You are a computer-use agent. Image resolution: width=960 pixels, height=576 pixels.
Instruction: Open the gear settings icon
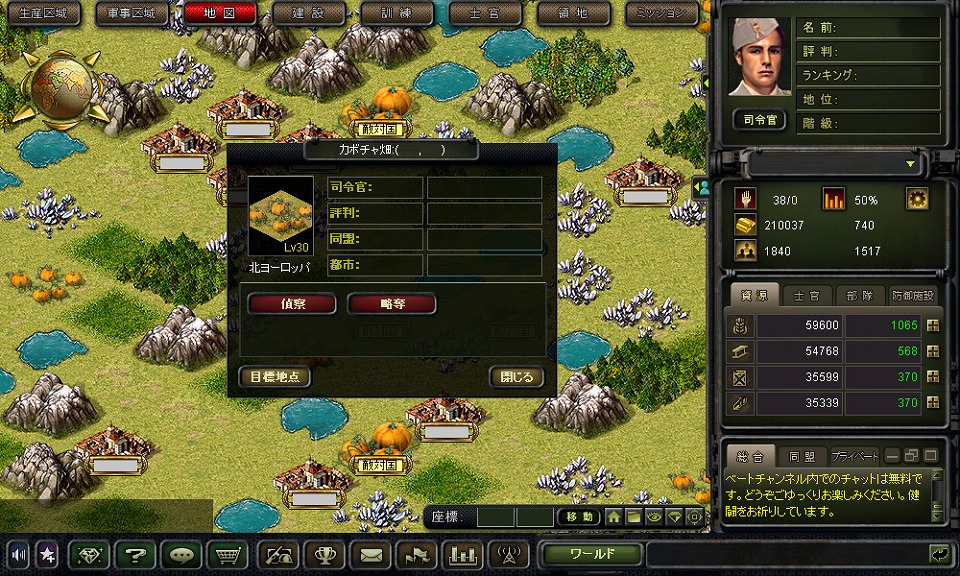[917, 198]
